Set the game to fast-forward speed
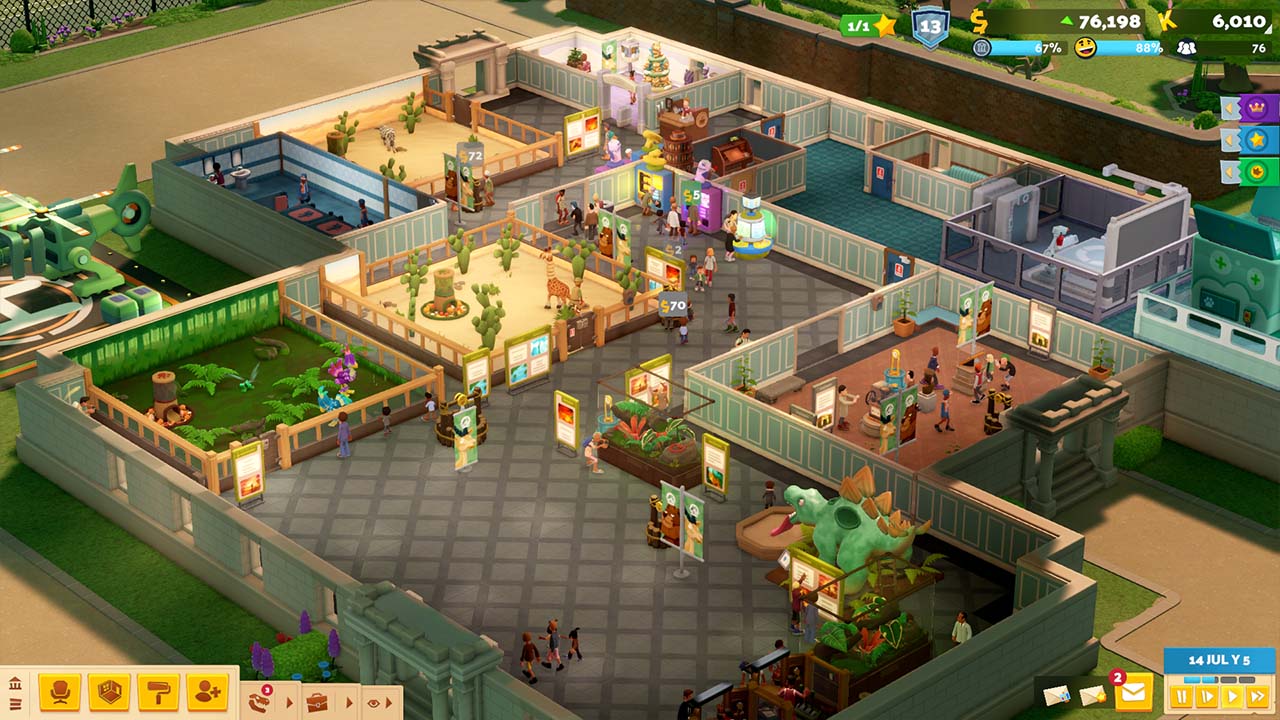Image resolution: width=1280 pixels, height=720 pixels. [x=1257, y=695]
